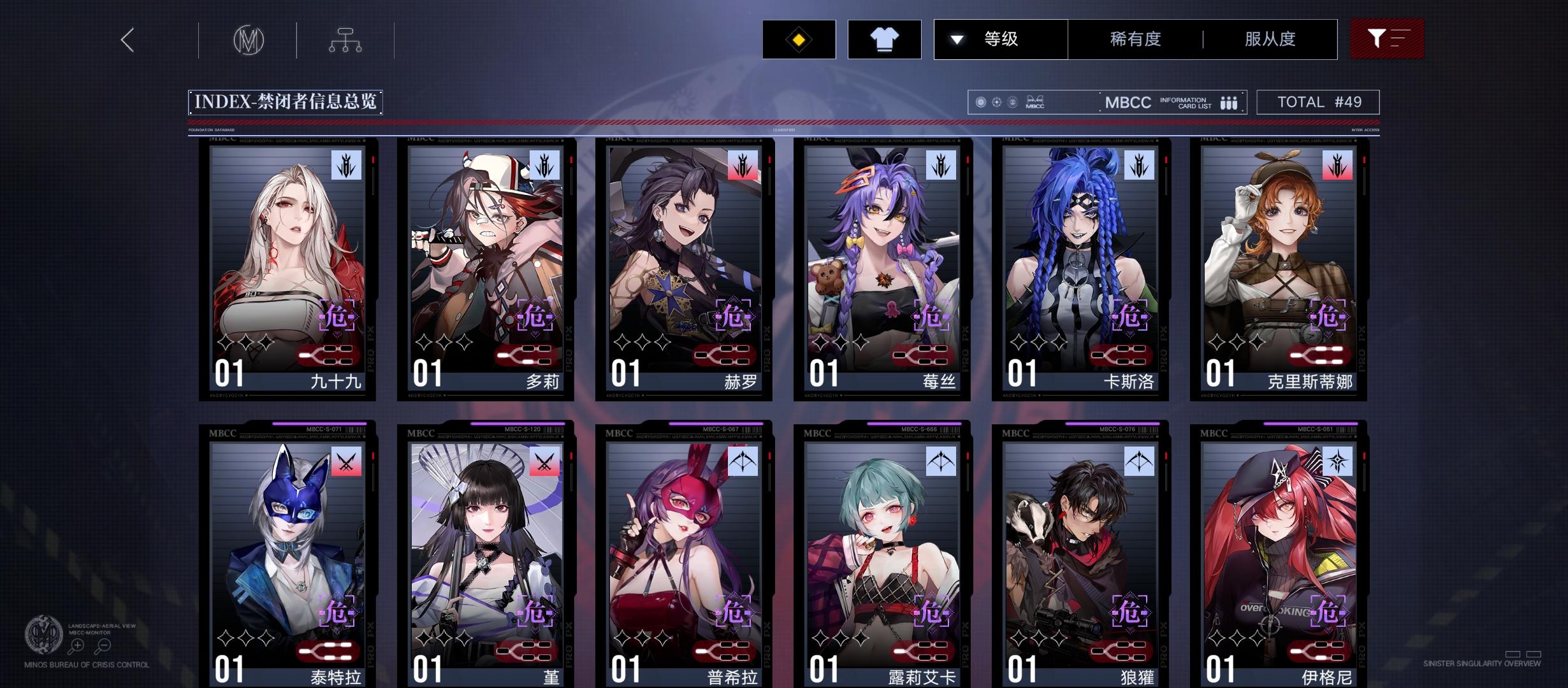
Task: Click the people icon in the MBCC info bar
Action: (1228, 102)
